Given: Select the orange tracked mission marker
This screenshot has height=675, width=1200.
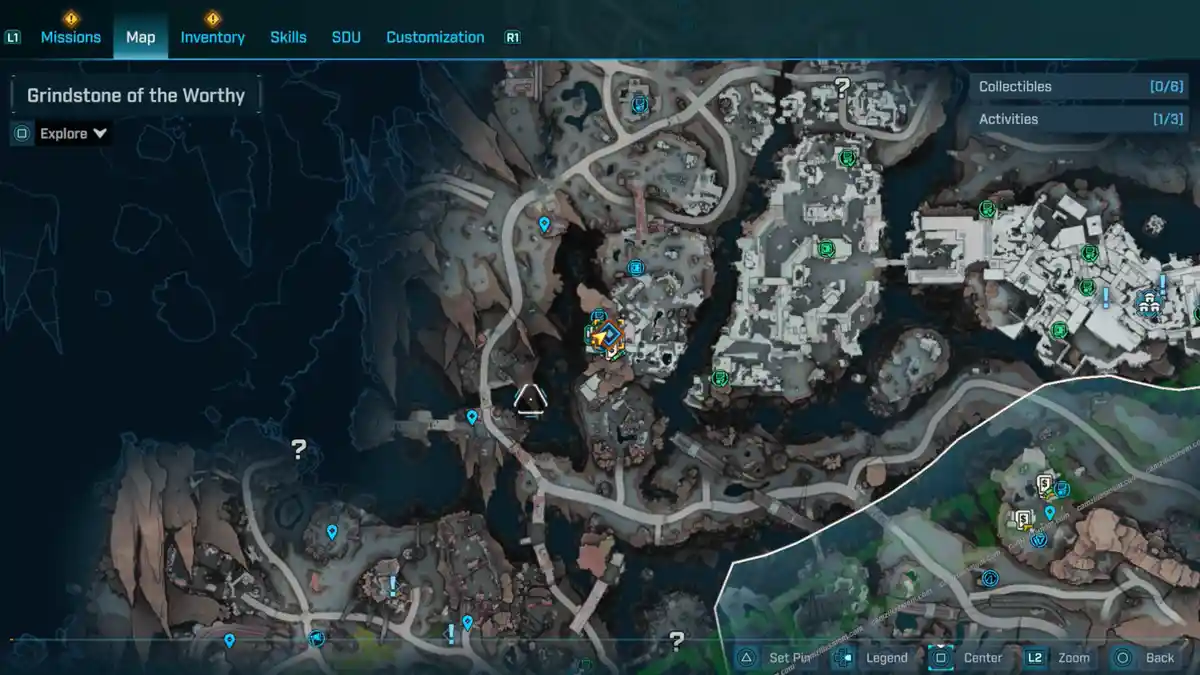Looking at the screenshot, I should coord(604,337).
